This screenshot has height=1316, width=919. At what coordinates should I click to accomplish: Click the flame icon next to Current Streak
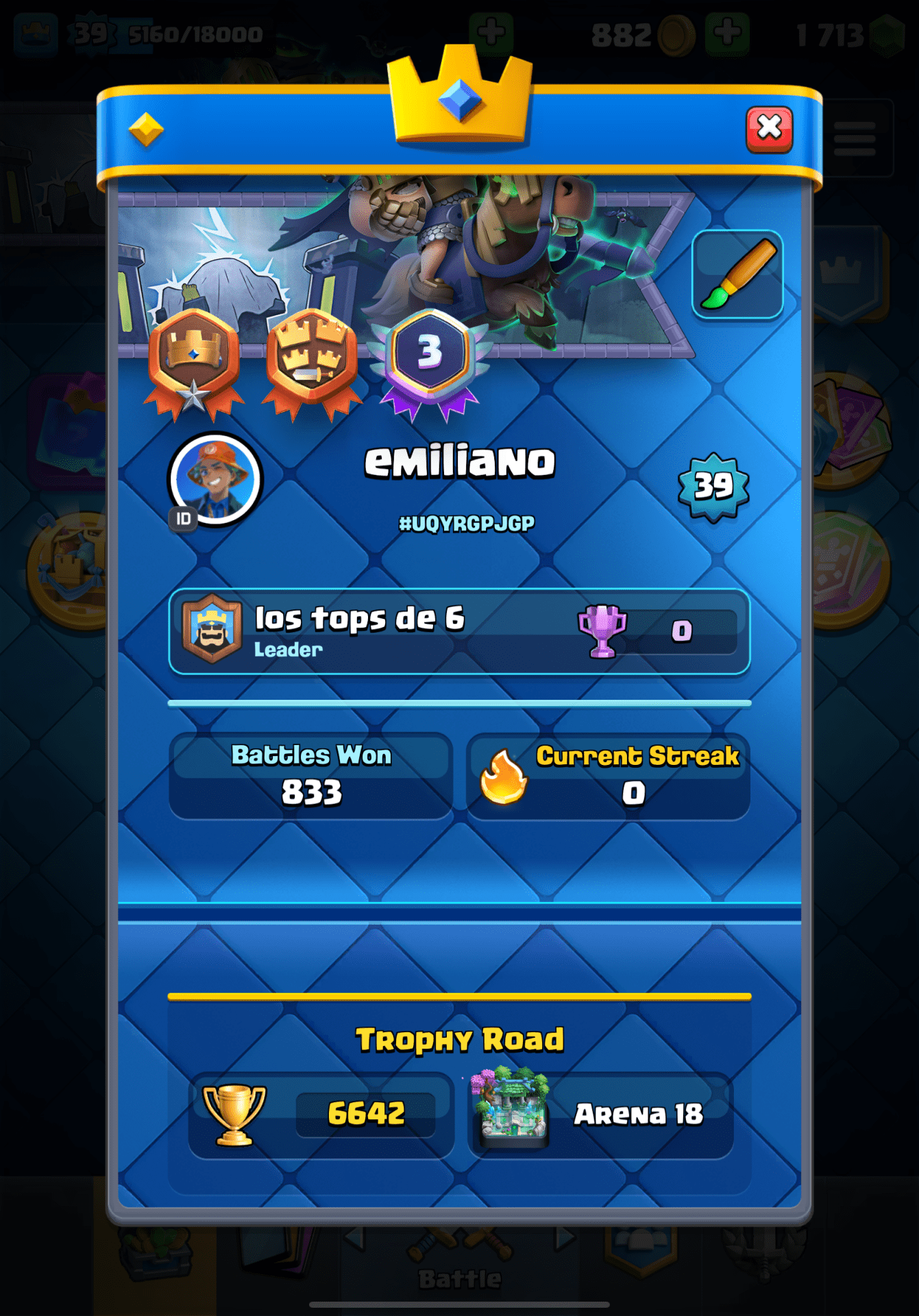point(502,778)
